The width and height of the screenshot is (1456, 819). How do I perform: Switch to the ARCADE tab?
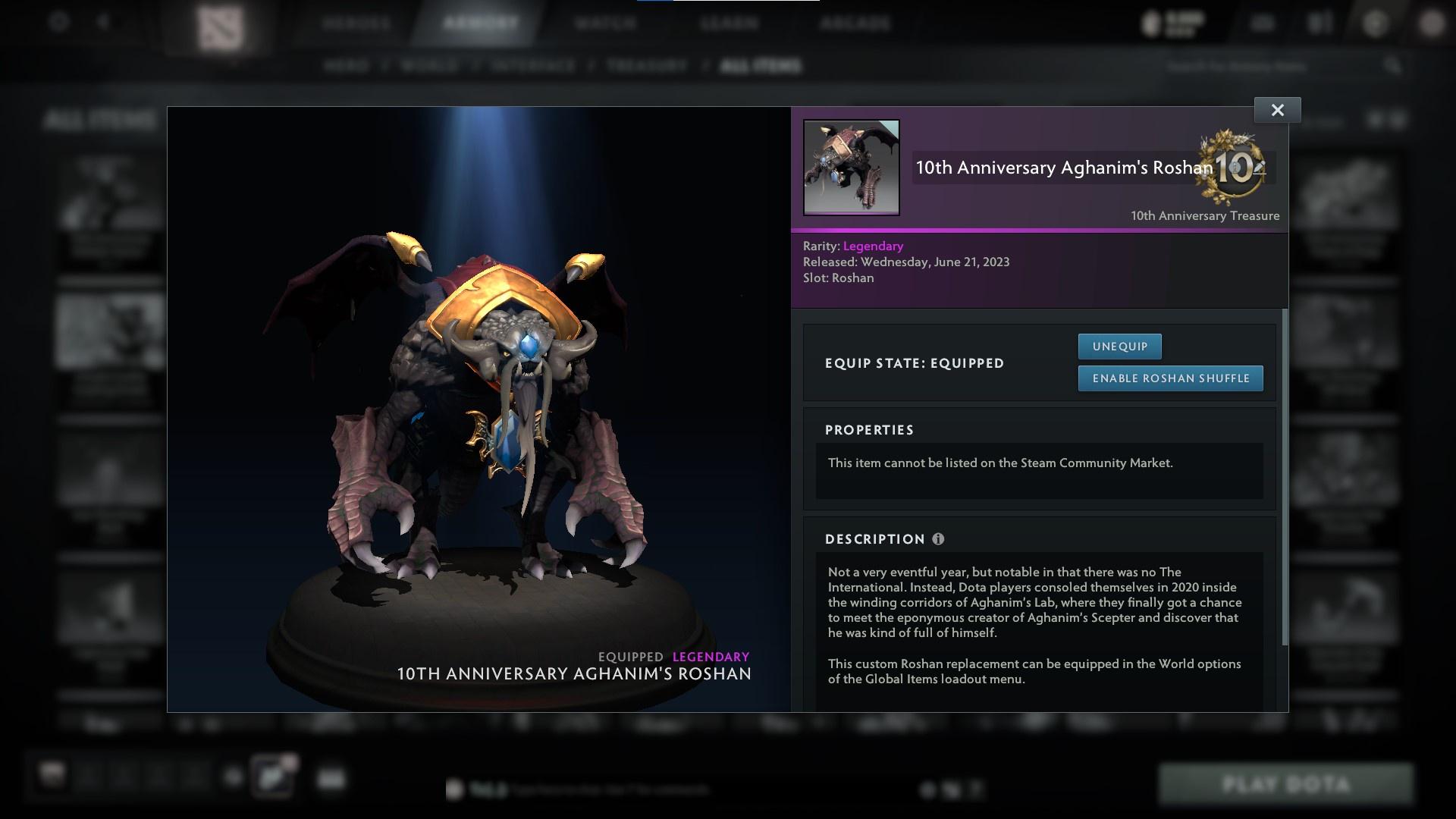click(x=855, y=23)
